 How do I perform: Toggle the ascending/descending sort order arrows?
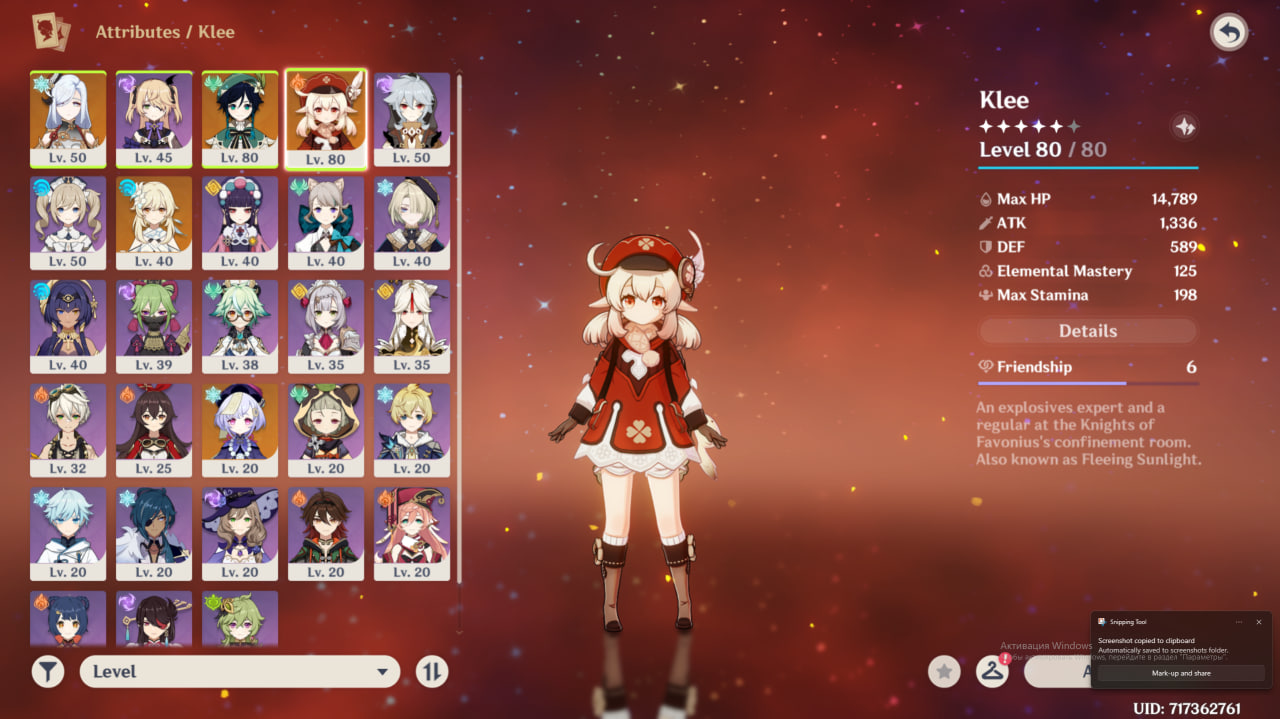click(431, 672)
